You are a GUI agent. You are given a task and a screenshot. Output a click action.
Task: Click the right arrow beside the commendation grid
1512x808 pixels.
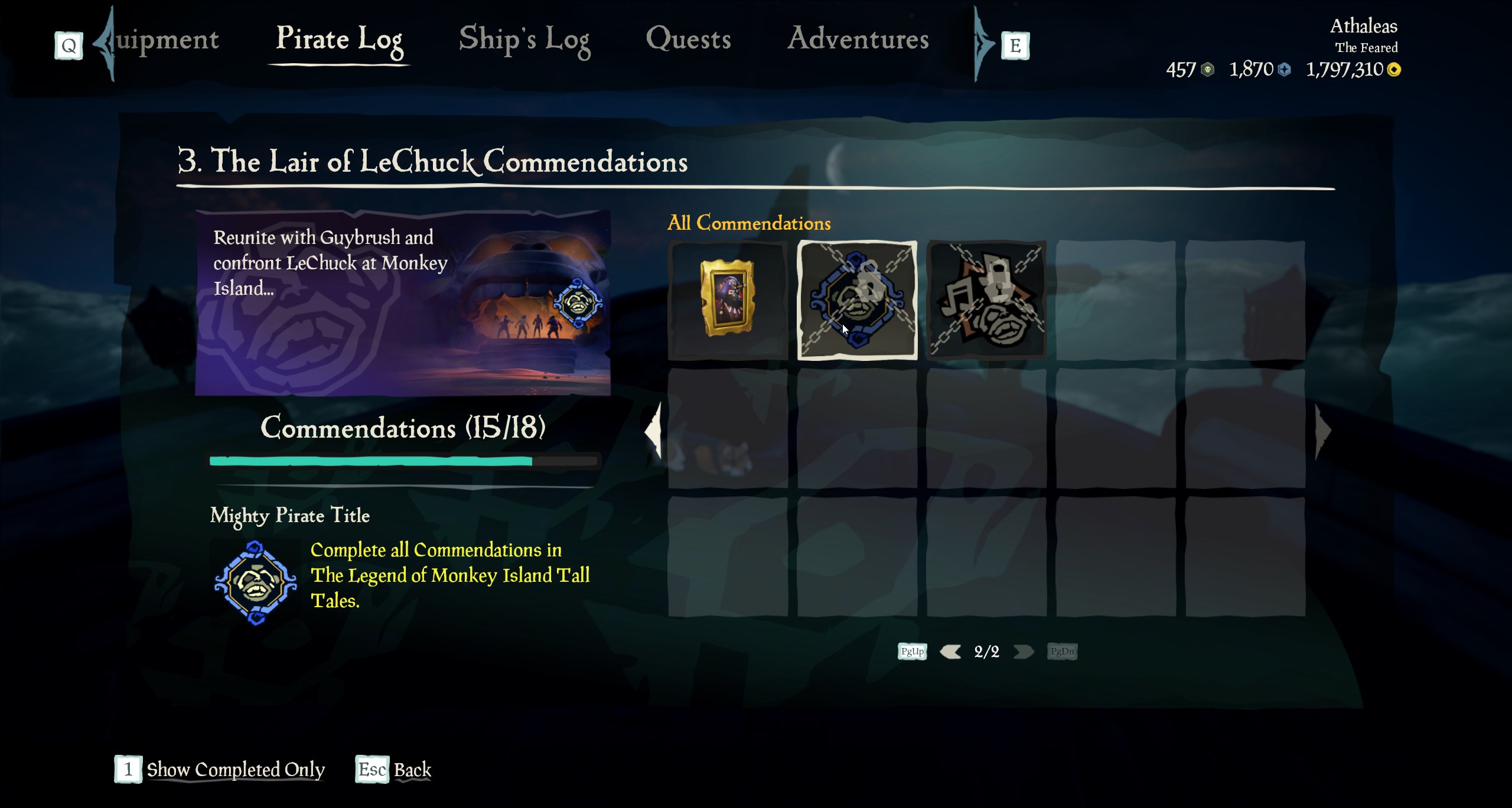click(1323, 431)
